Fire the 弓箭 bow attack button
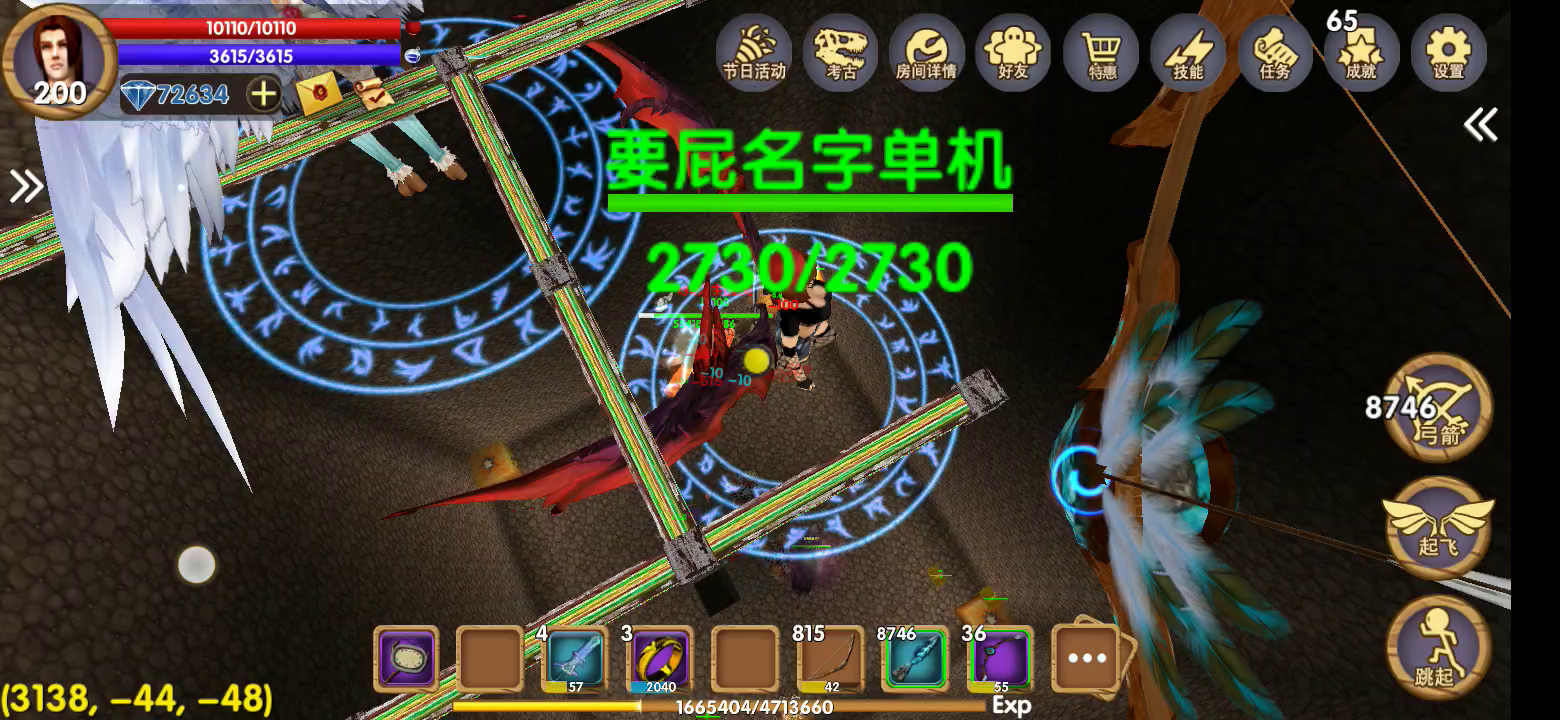Screen dimensions: 1560x720 tap(1440, 410)
